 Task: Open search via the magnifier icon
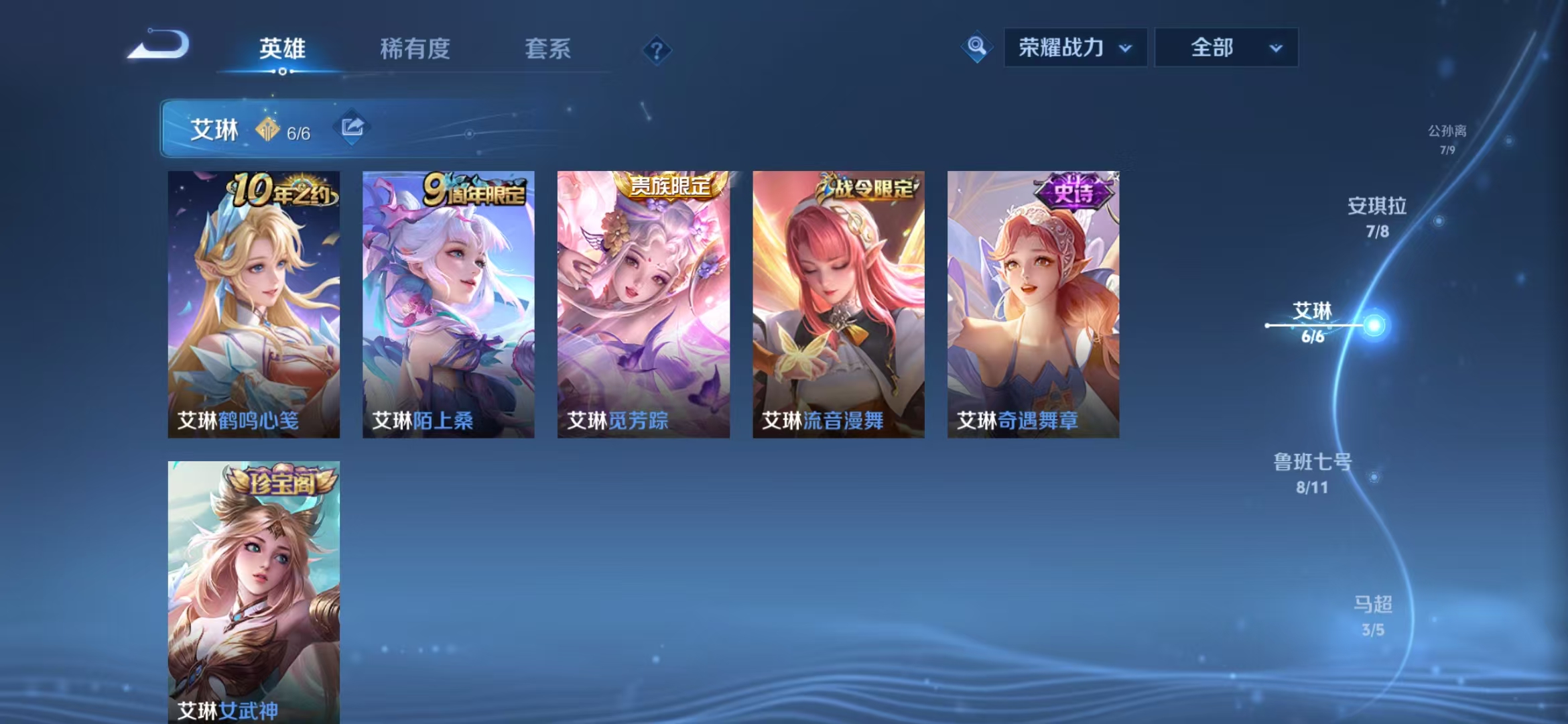[x=977, y=48]
